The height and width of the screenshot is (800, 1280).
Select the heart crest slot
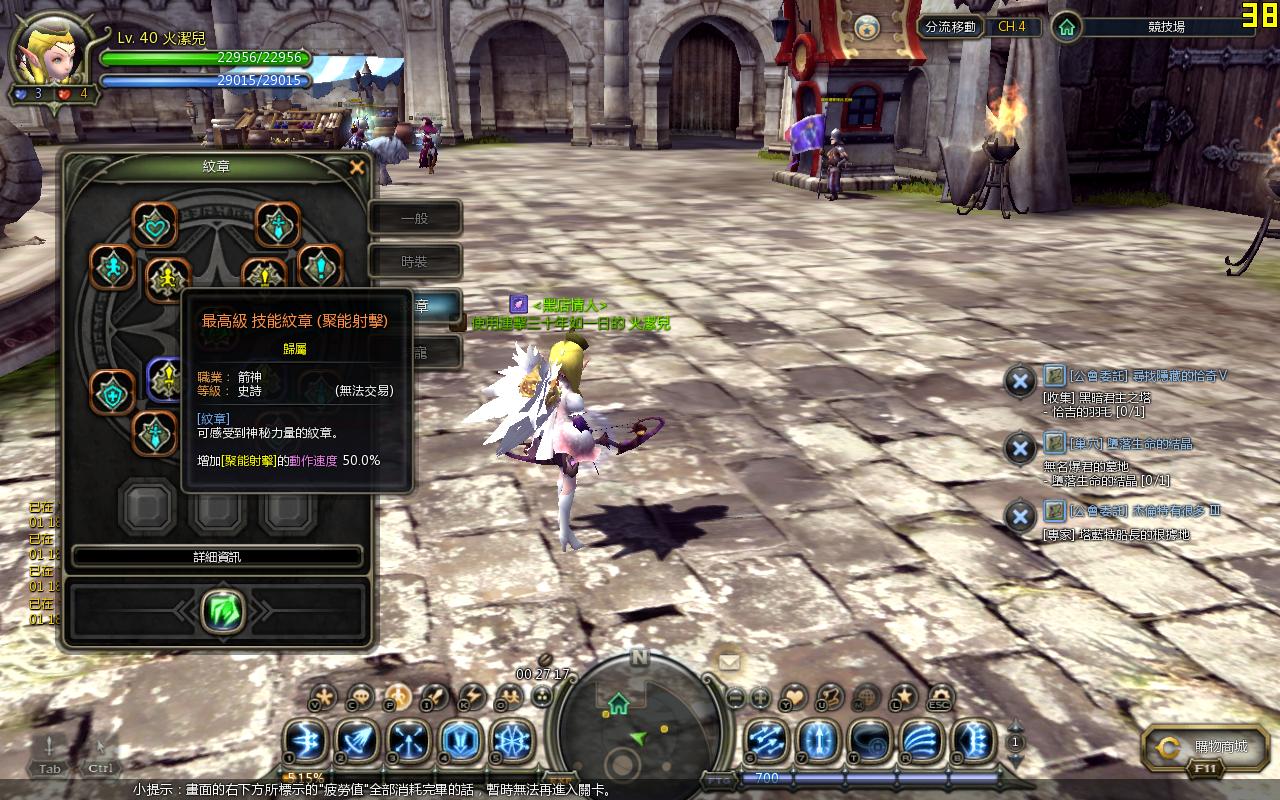click(154, 225)
